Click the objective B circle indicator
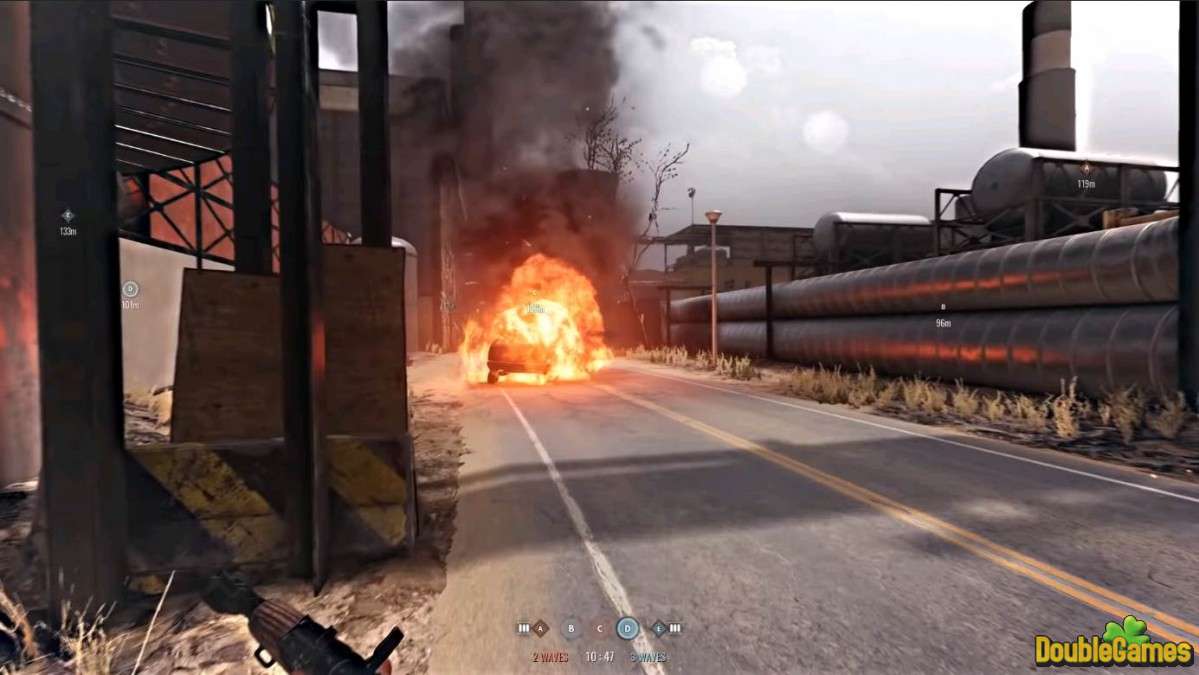This screenshot has width=1199, height=675. (570, 628)
